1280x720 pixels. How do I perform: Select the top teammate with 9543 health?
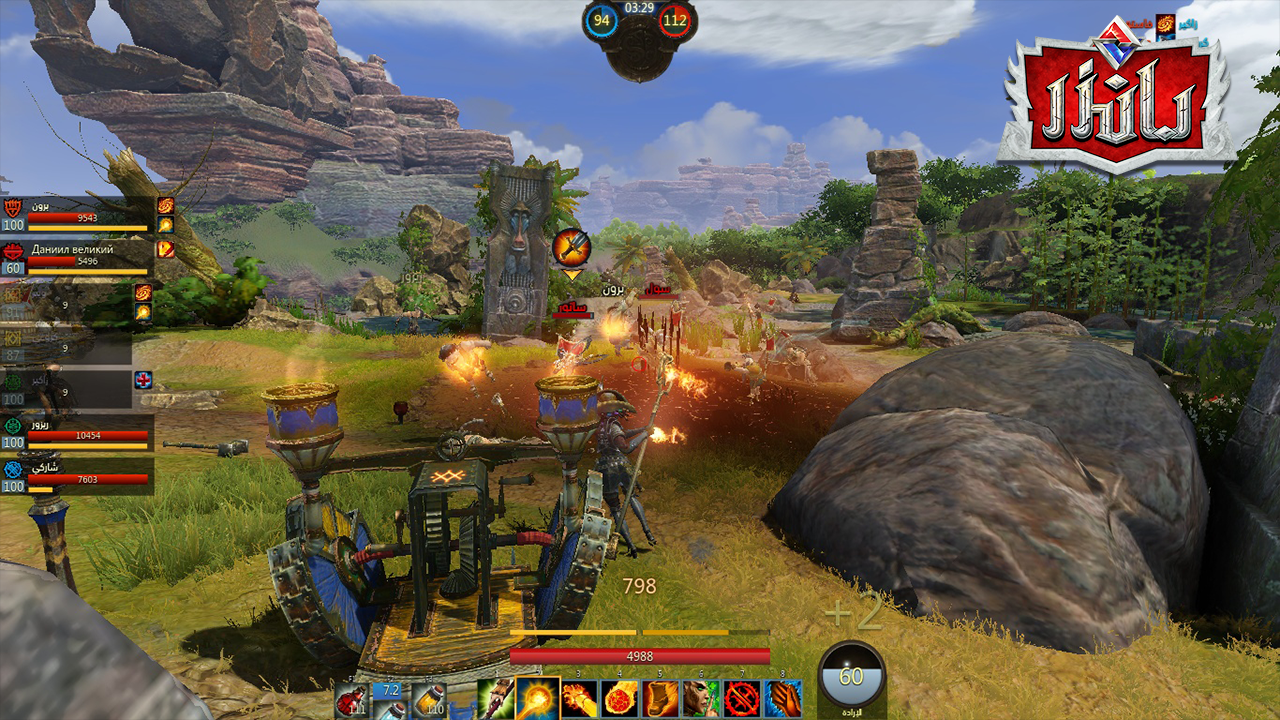point(78,213)
